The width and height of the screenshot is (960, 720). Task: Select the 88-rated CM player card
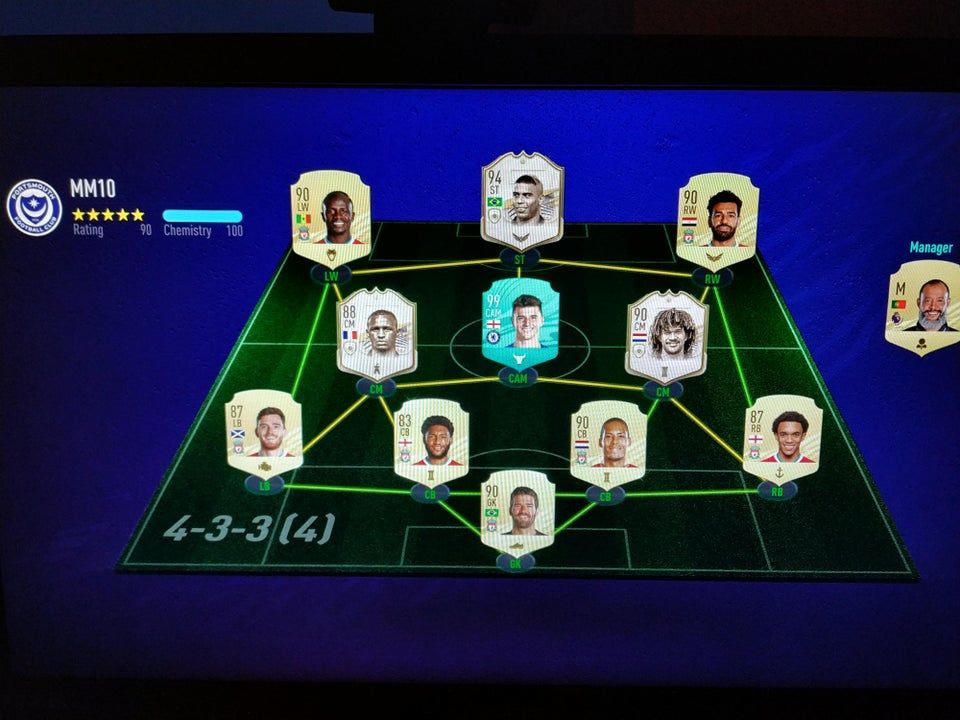pos(376,333)
